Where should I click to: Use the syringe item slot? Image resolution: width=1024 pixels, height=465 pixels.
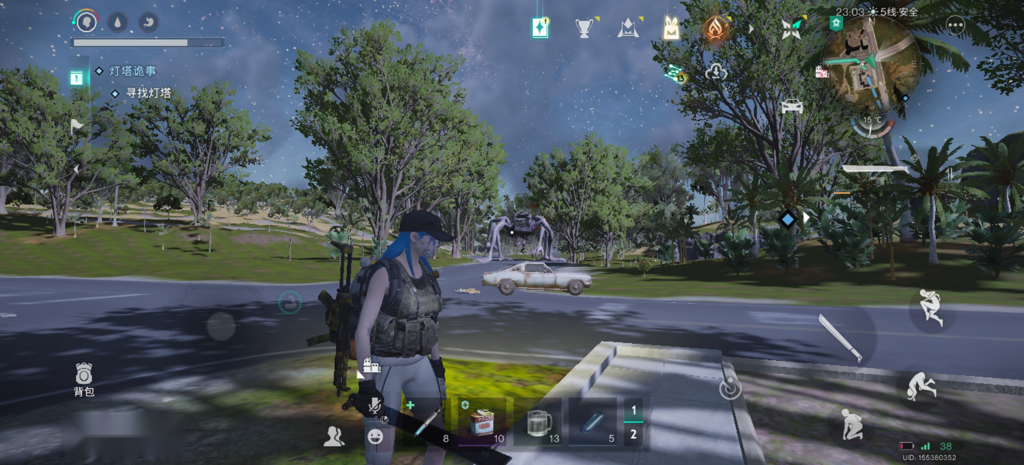427,421
